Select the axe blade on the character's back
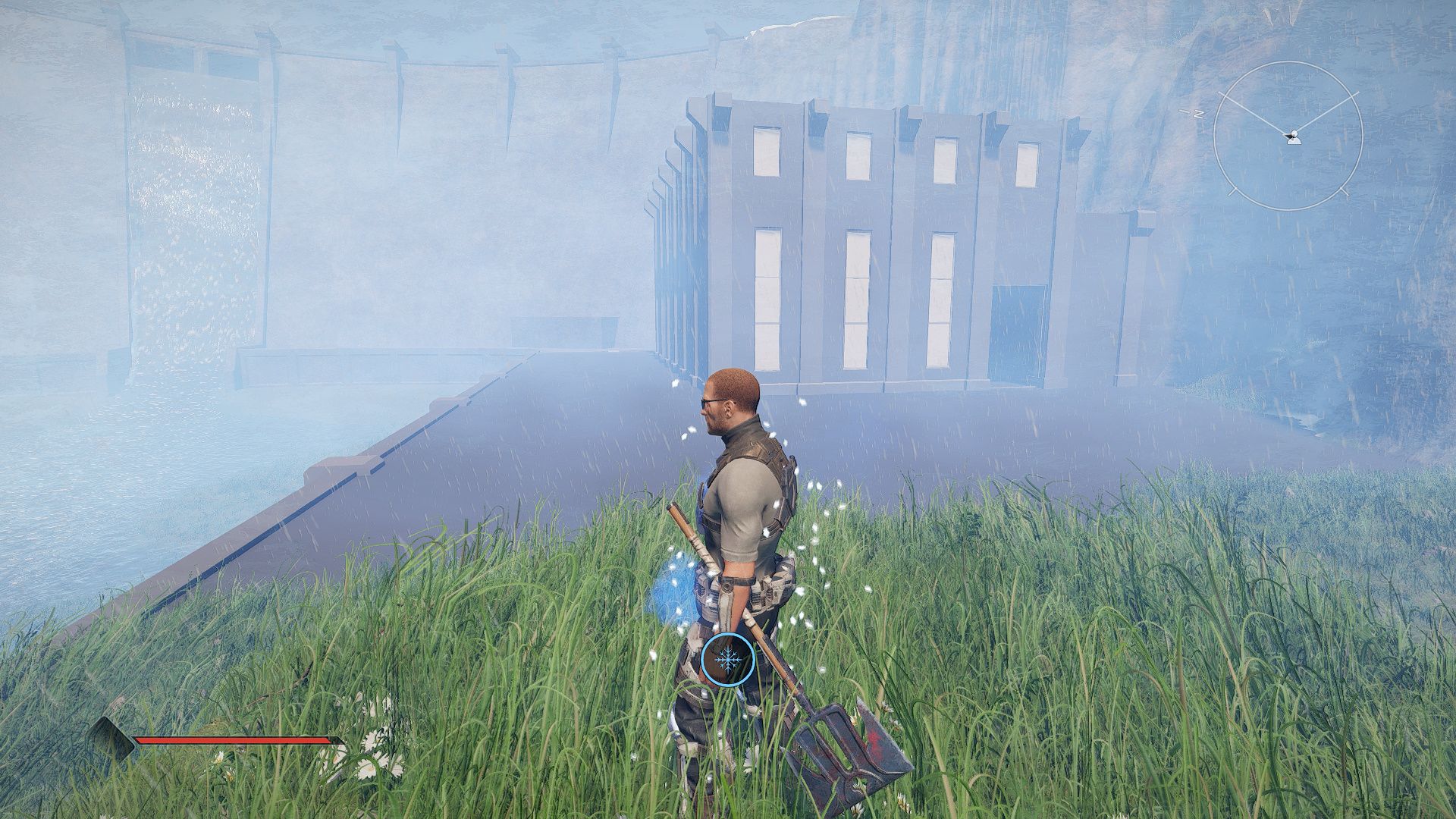The image size is (1456, 819). pos(849,751)
